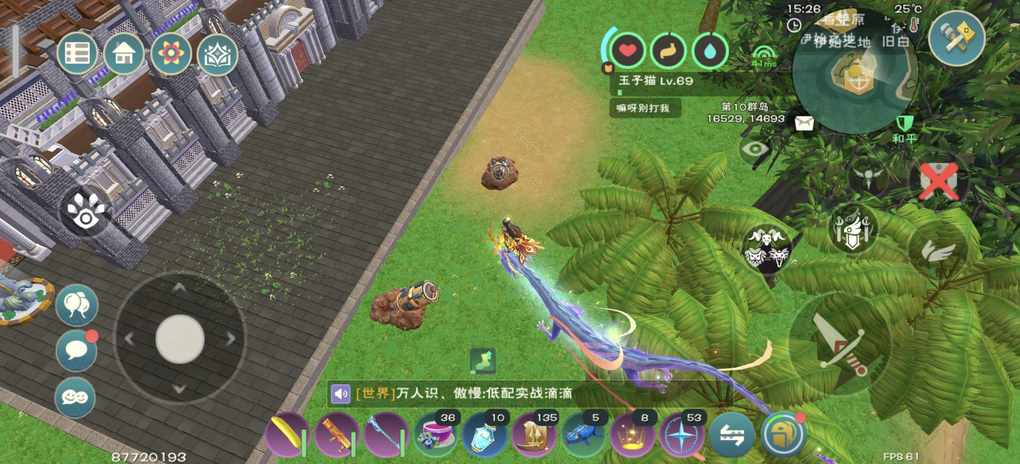1020x464 pixels.
Task: Open the smiley emoji bubble
Action: (x=75, y=396)
